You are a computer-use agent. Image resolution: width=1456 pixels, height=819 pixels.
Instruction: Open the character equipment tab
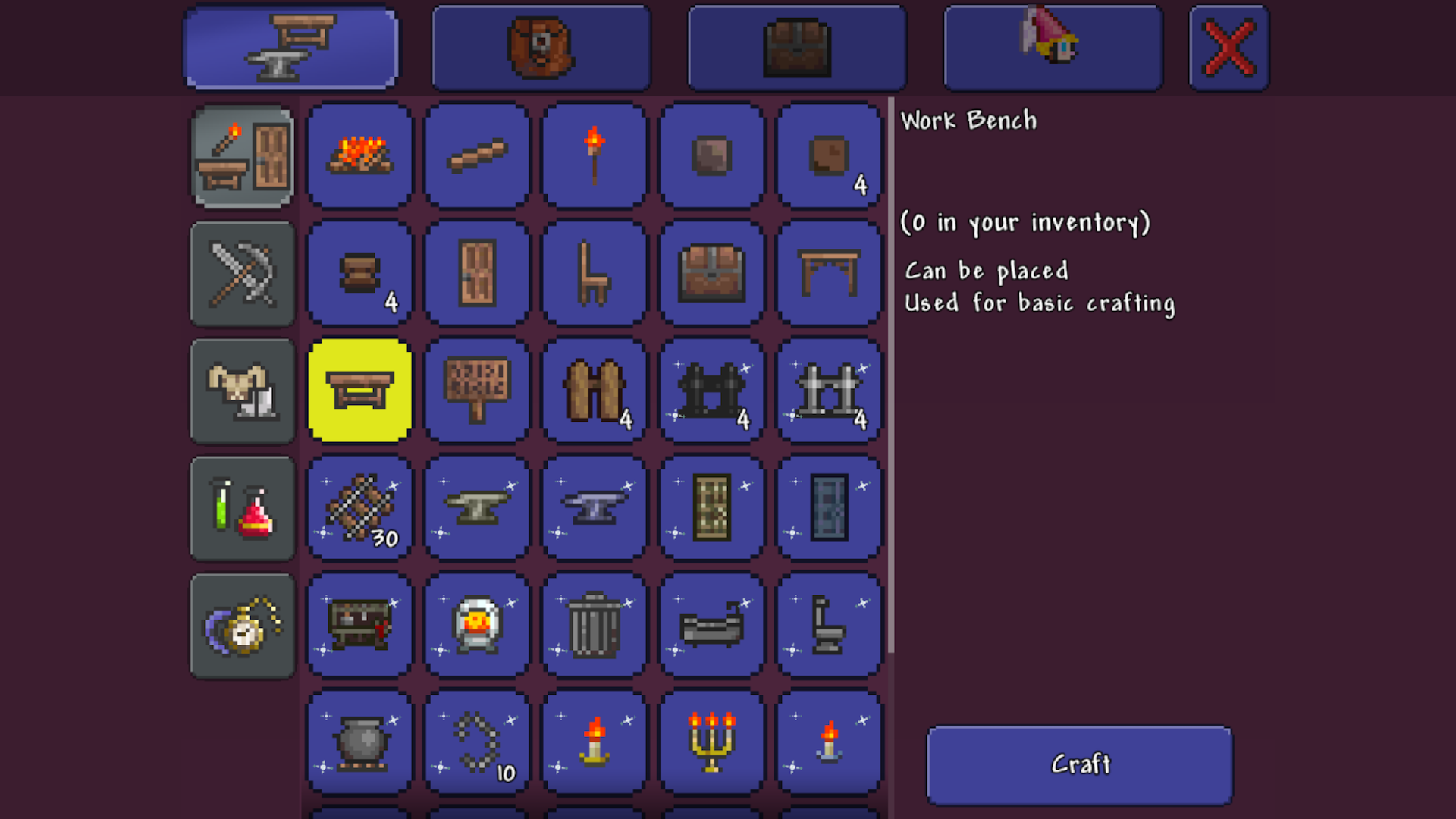point(1053,49)
